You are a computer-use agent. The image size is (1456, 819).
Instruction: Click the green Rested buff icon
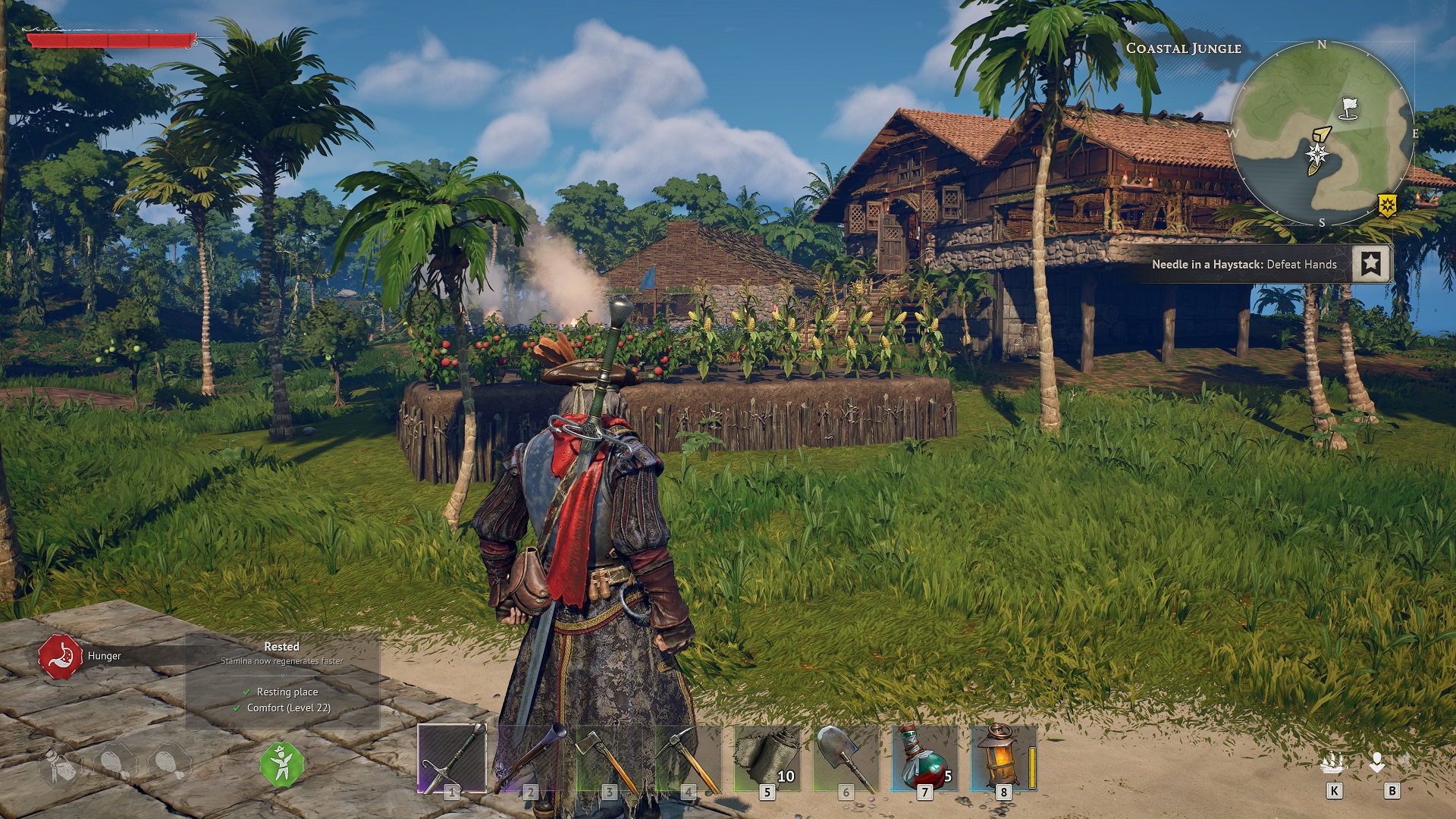coord(281,764)
